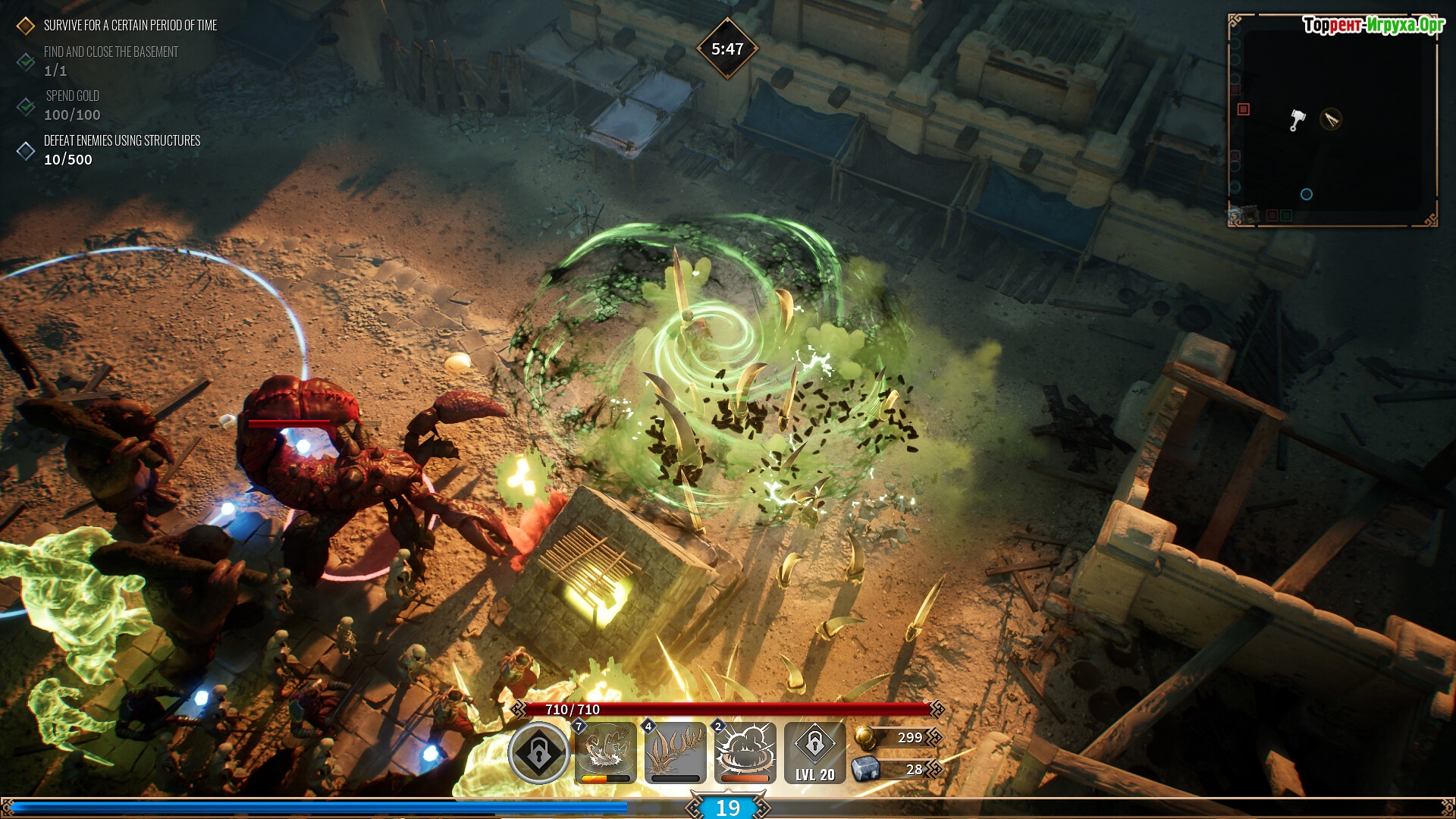Select the Spend Gold objective entry

tap(72, 96)
